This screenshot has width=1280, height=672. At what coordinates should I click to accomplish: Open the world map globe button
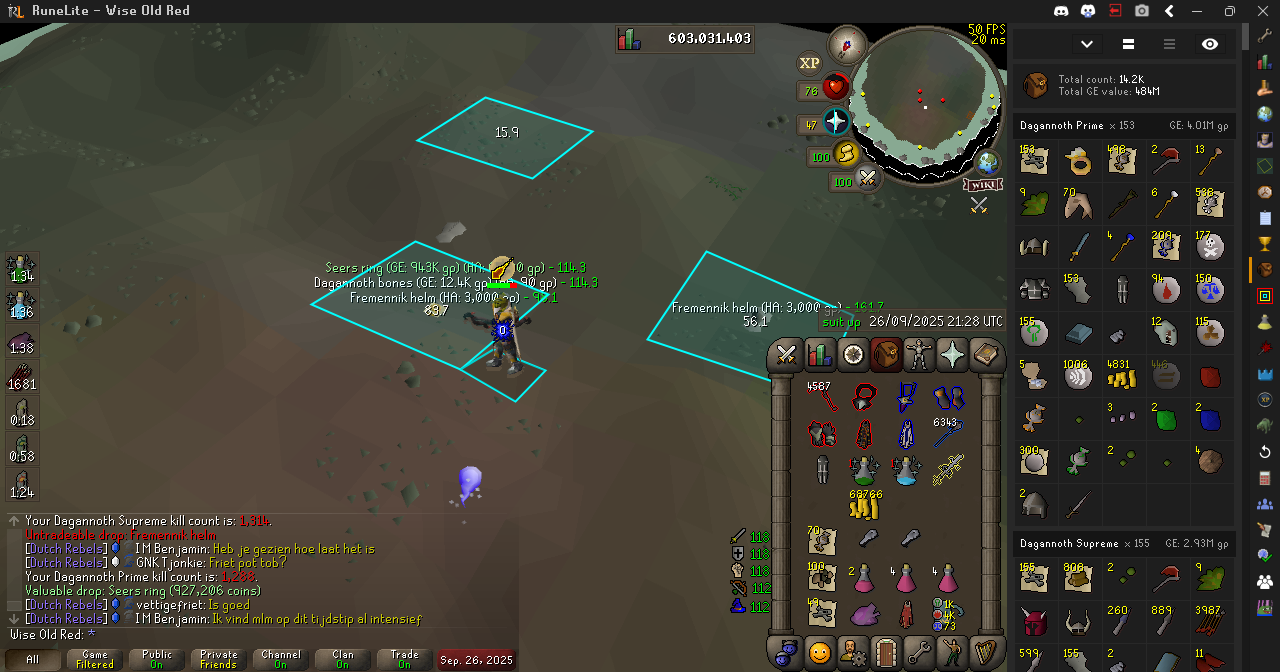point(988,162)
